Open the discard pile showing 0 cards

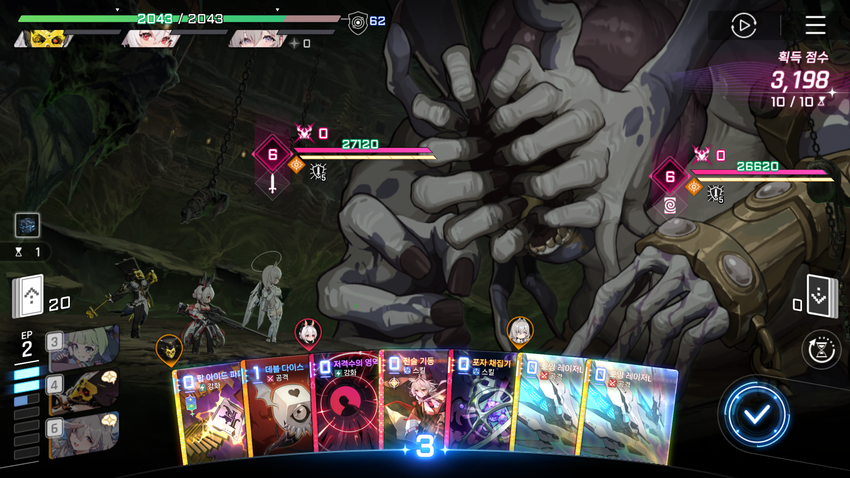[x=820, y=295]
